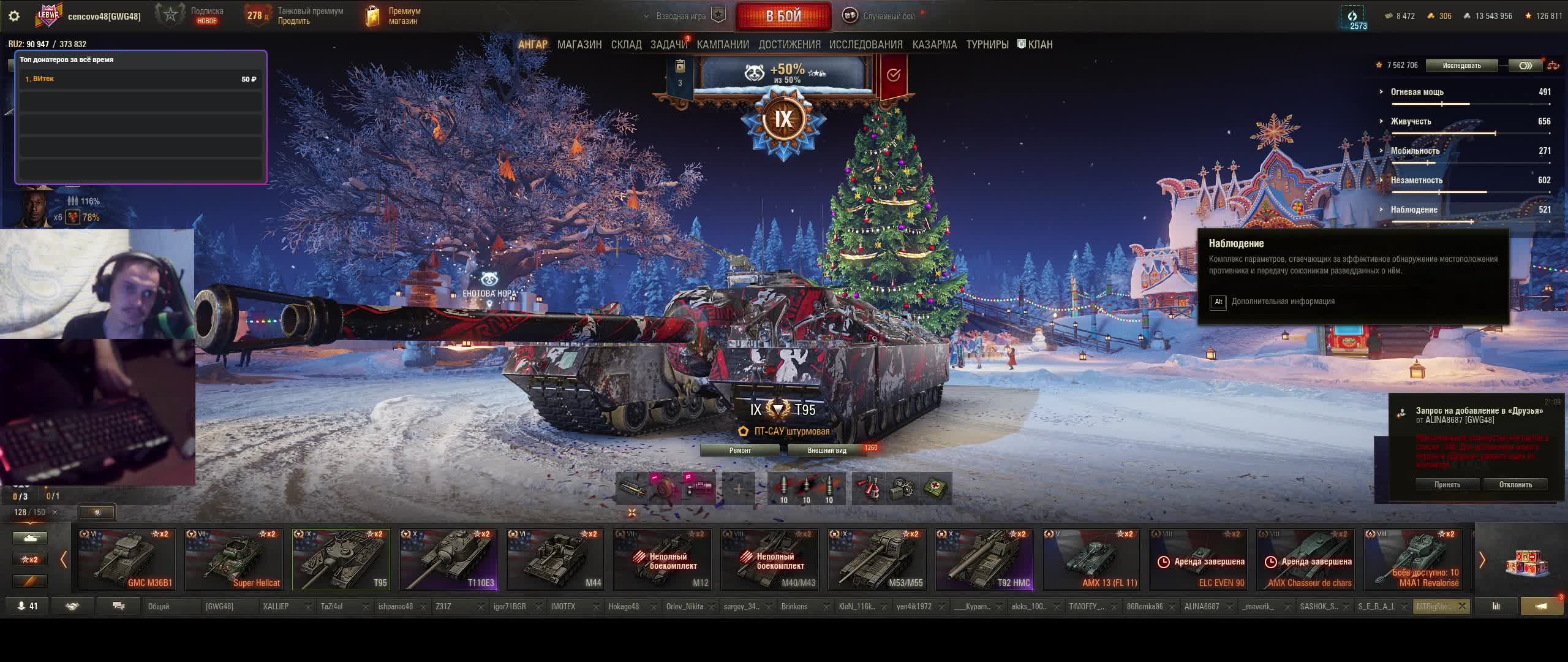This screenshot has width=1568, height=662.
Task: Open Внешний вид exterior customization
Action: click(x=826, y=451)
